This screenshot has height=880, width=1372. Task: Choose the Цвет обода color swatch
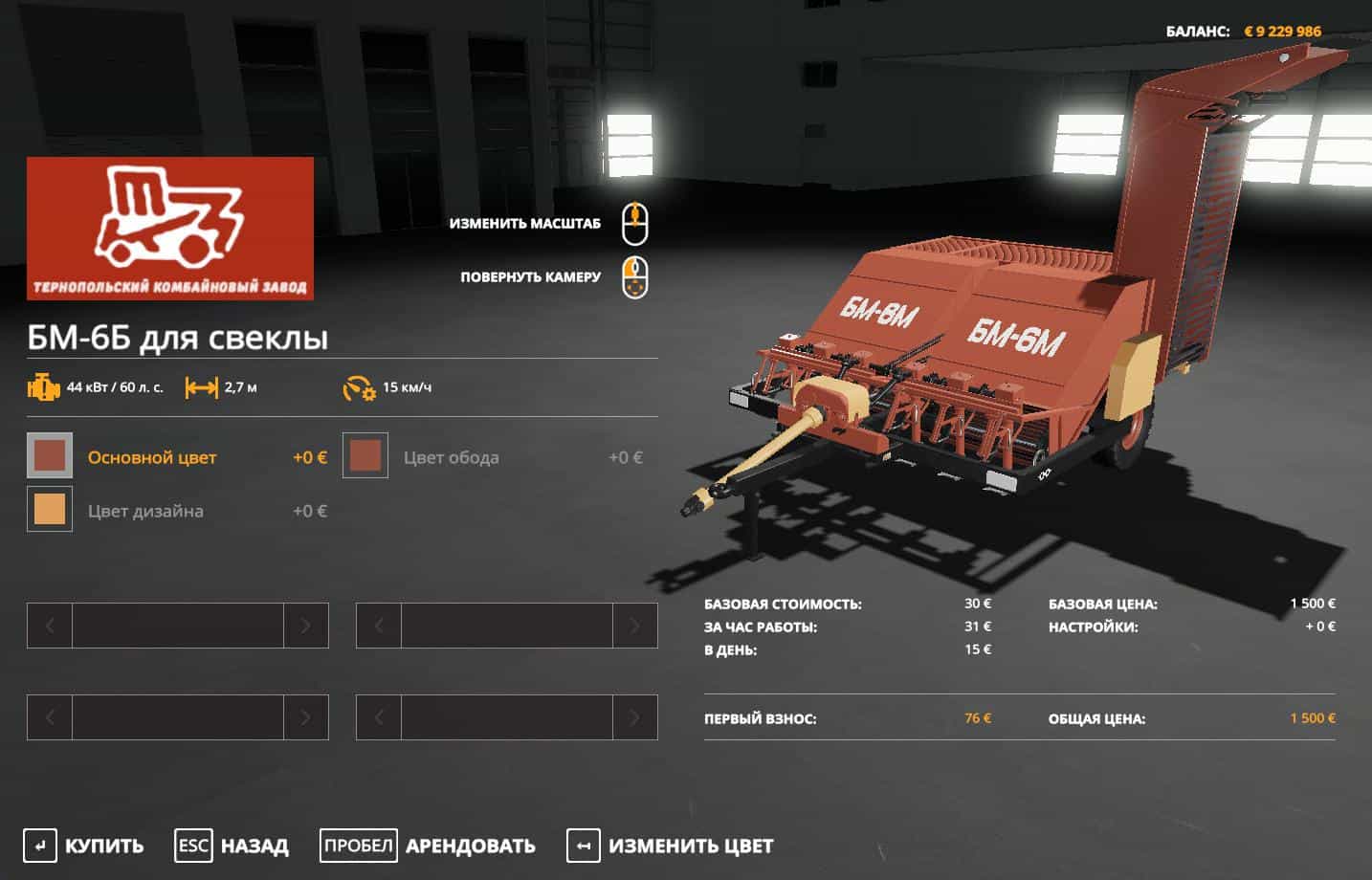pos(365,456)
